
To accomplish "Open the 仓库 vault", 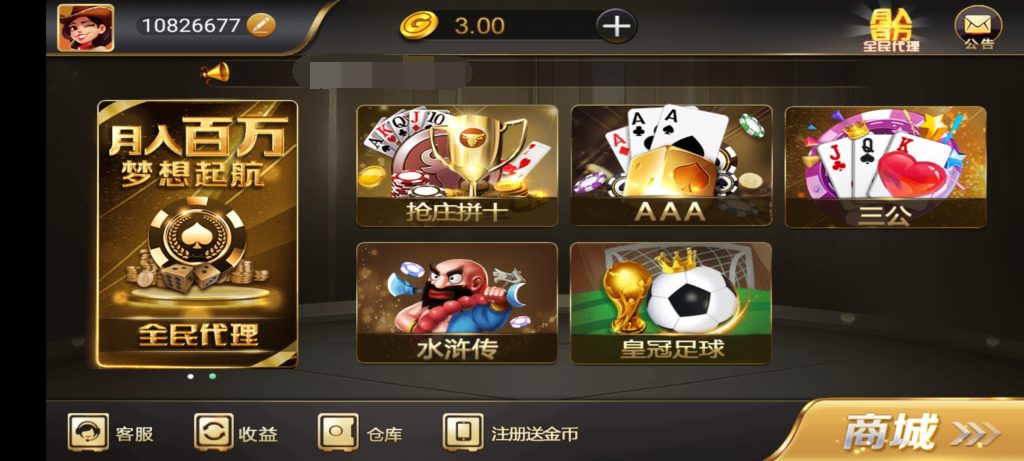I will (x=360, y=433).
